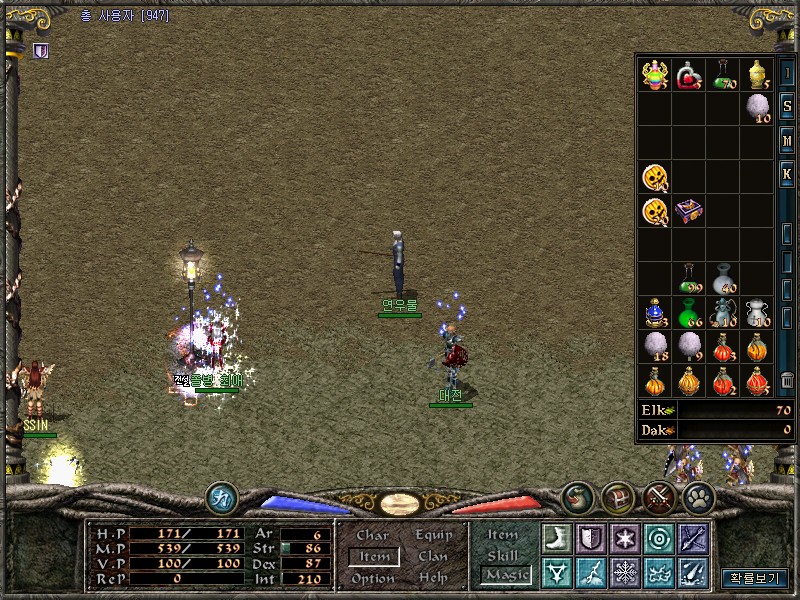Open the Help menu

point(433,578)
